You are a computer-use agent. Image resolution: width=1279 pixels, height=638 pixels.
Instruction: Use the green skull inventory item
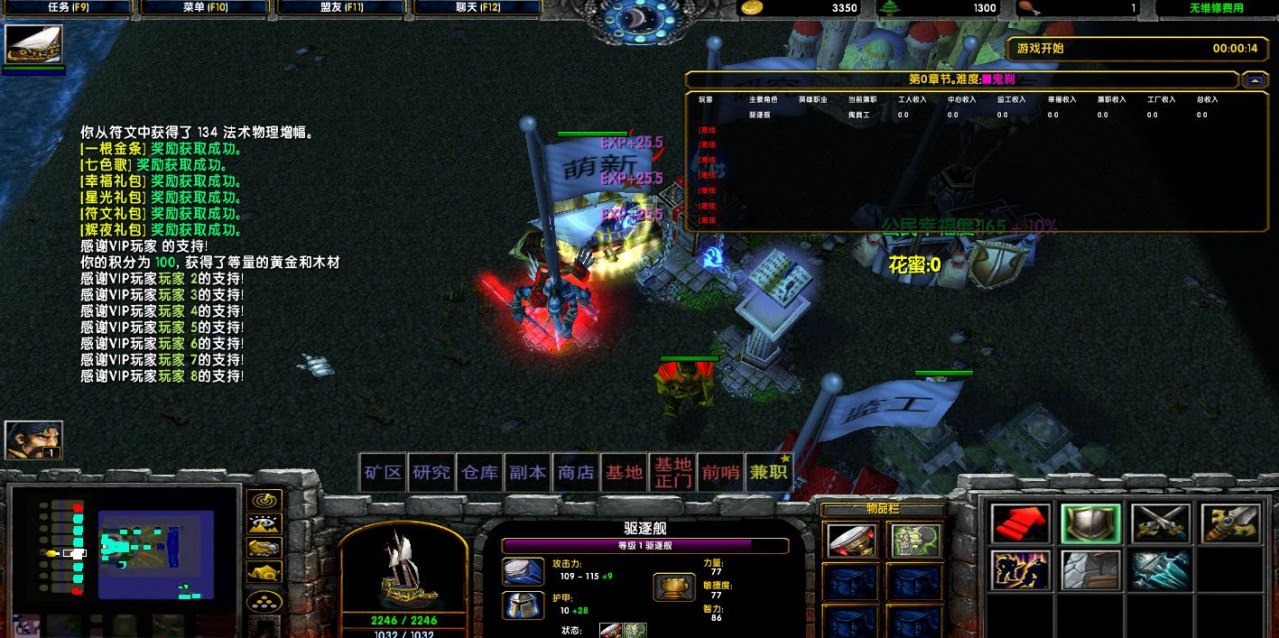[915, 541]
